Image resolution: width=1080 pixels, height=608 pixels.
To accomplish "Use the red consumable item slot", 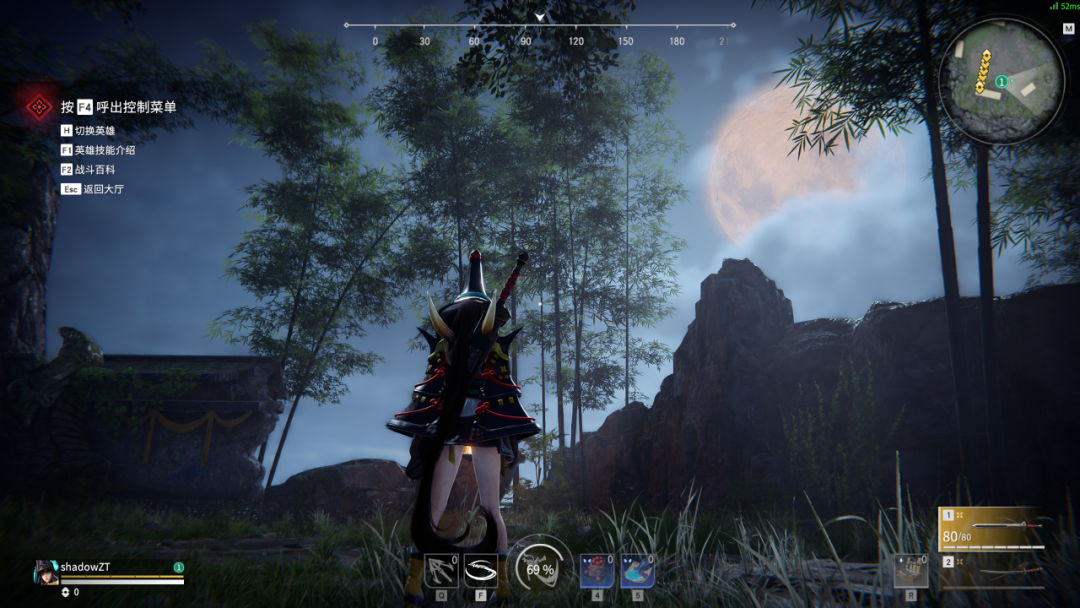I will pyautogui.click(x=597, y=570).
